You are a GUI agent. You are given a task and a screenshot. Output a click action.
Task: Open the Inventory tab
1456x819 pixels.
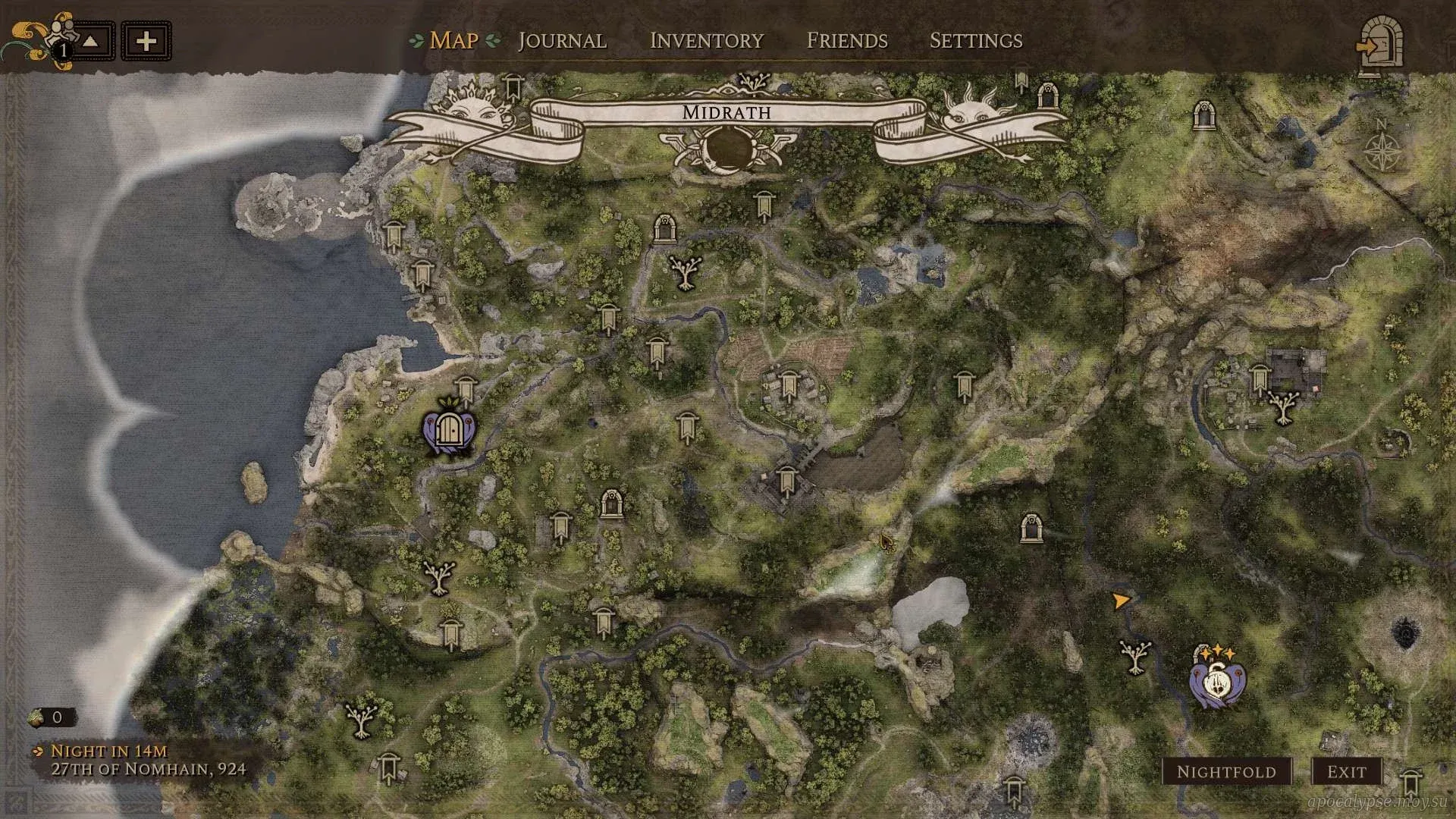point(706,41)
